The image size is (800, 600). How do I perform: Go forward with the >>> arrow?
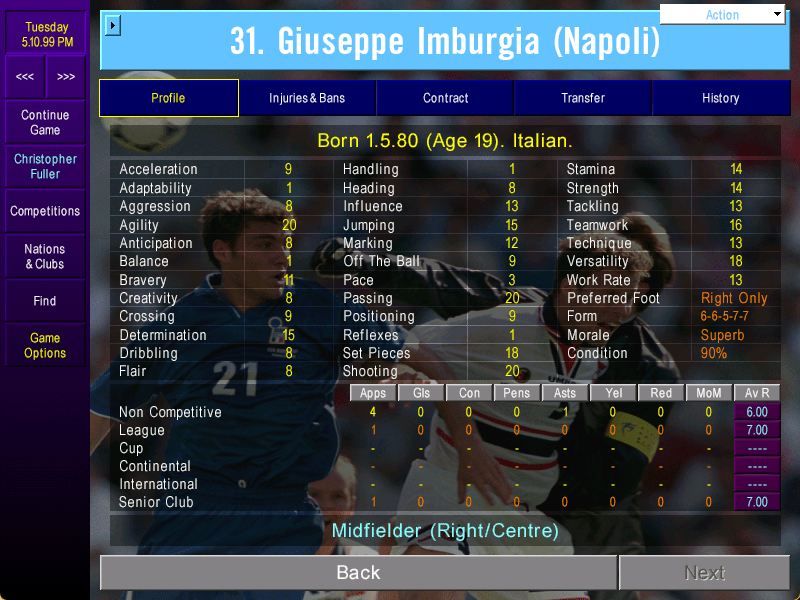(x=66, y=77)
